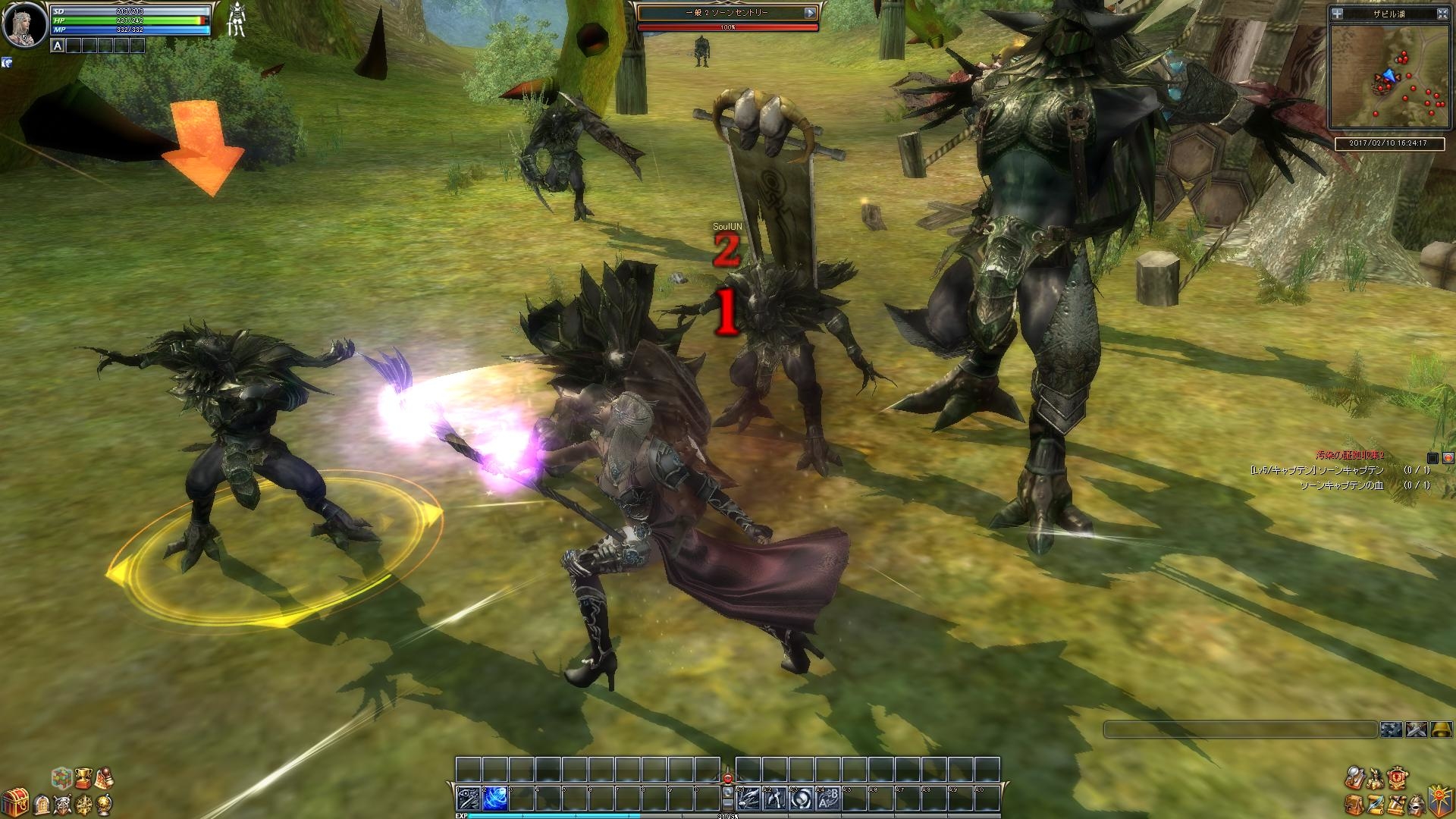The height and width of the screenshot is (819, 1456).
Task: Open the crossed swords scroll icon
Action: 1395,803
